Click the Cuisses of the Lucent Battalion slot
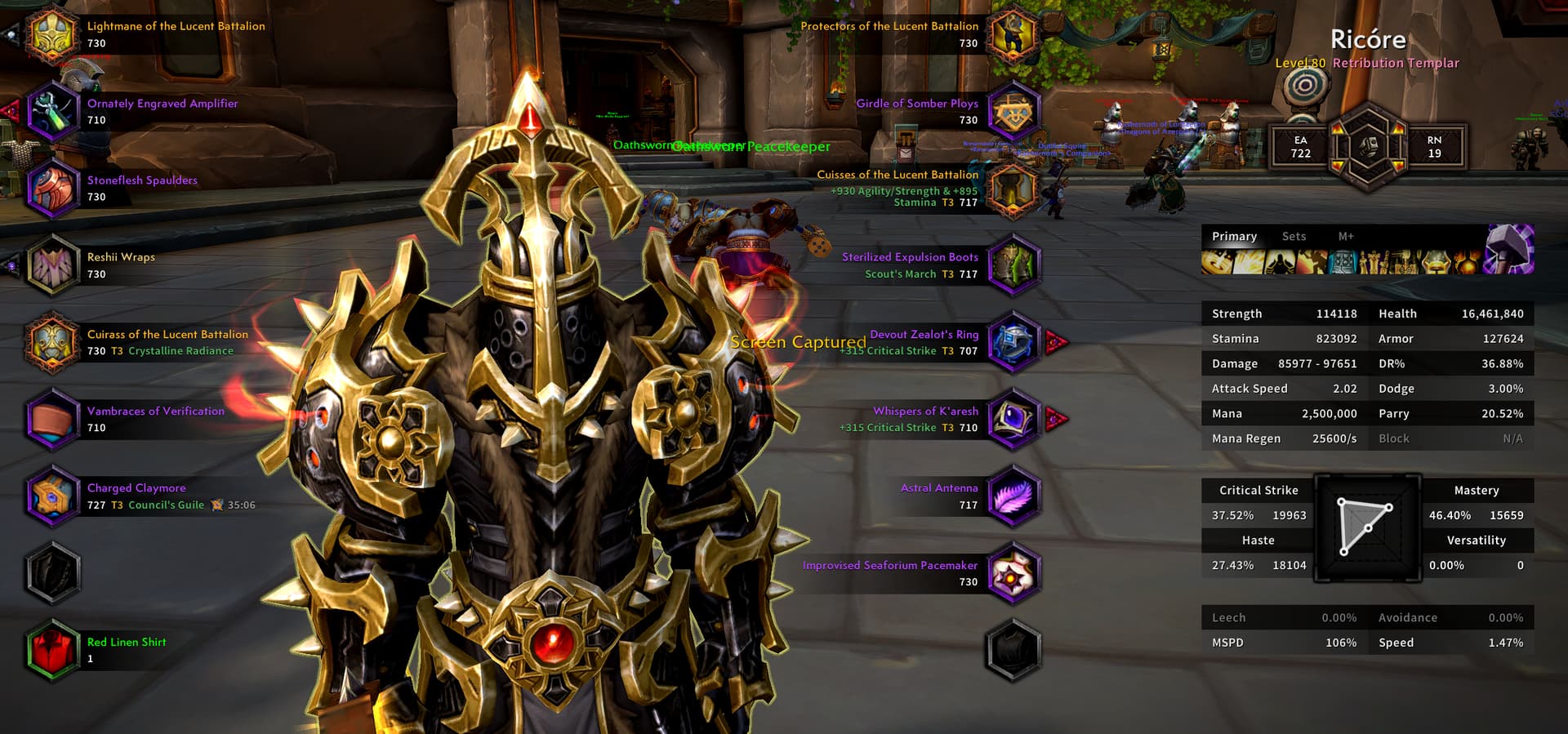Viewport: 1568px width, 734px height. [x=1013, y=189]
